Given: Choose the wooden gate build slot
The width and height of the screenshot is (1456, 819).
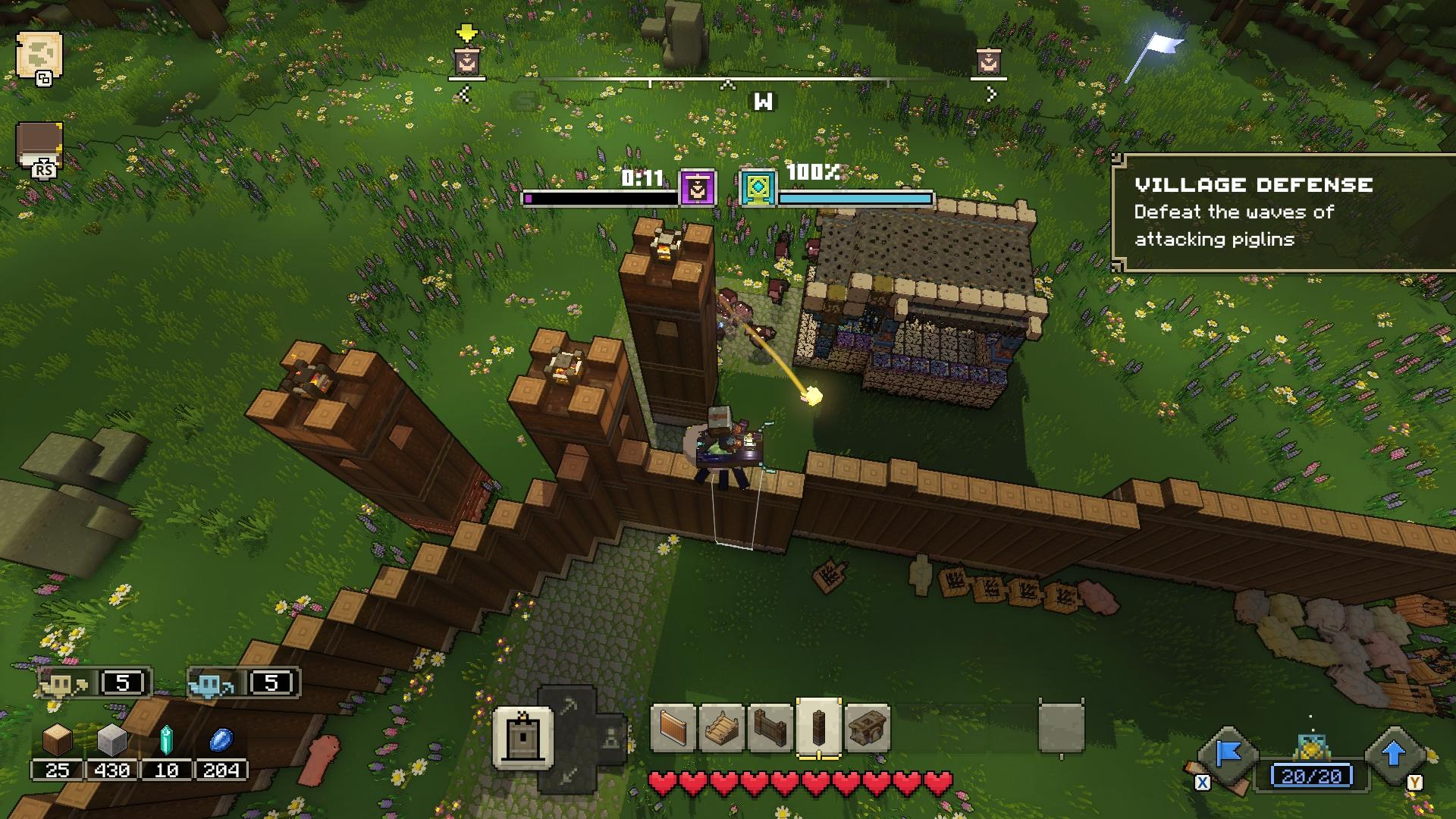Looking at the screenshot, I should (x=770, y=728).
